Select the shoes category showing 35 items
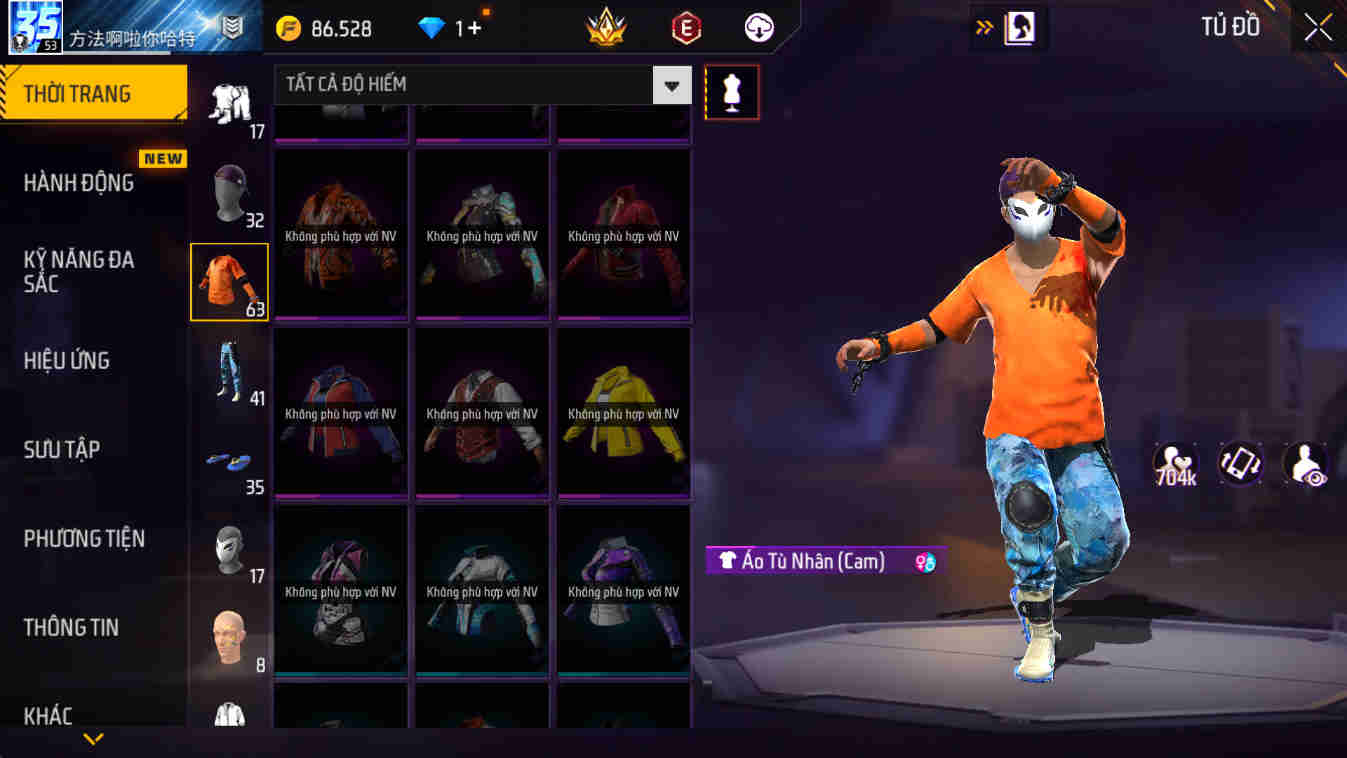The image size is (1347, 758). click(x=231, y=462)
